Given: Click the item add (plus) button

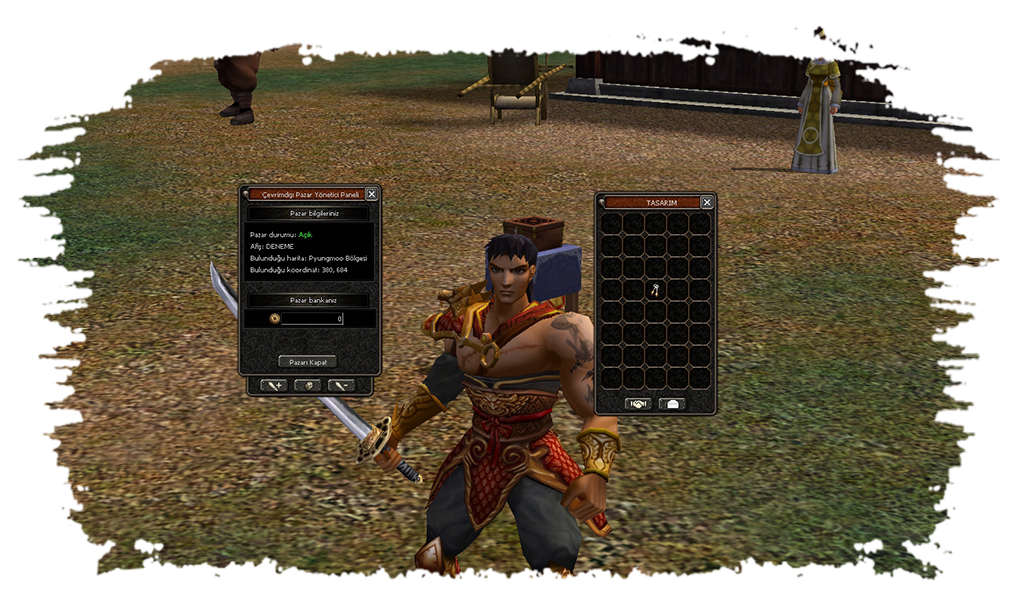Looking at the screenshot, I should pos(274,385).
